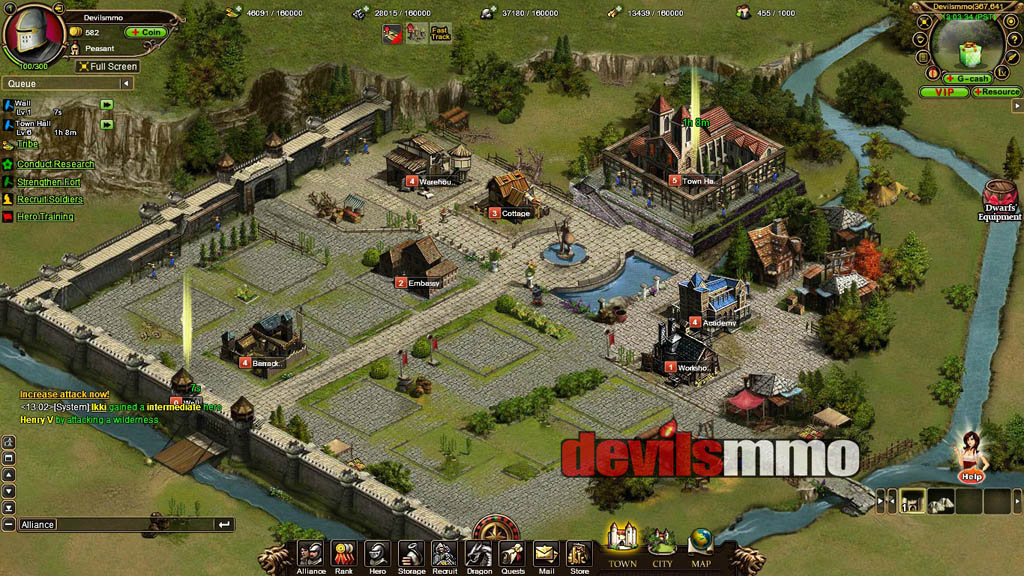The height and width of the screenshot is (576, 1024).
Task: Visit the Store
Action: (579, 555)
